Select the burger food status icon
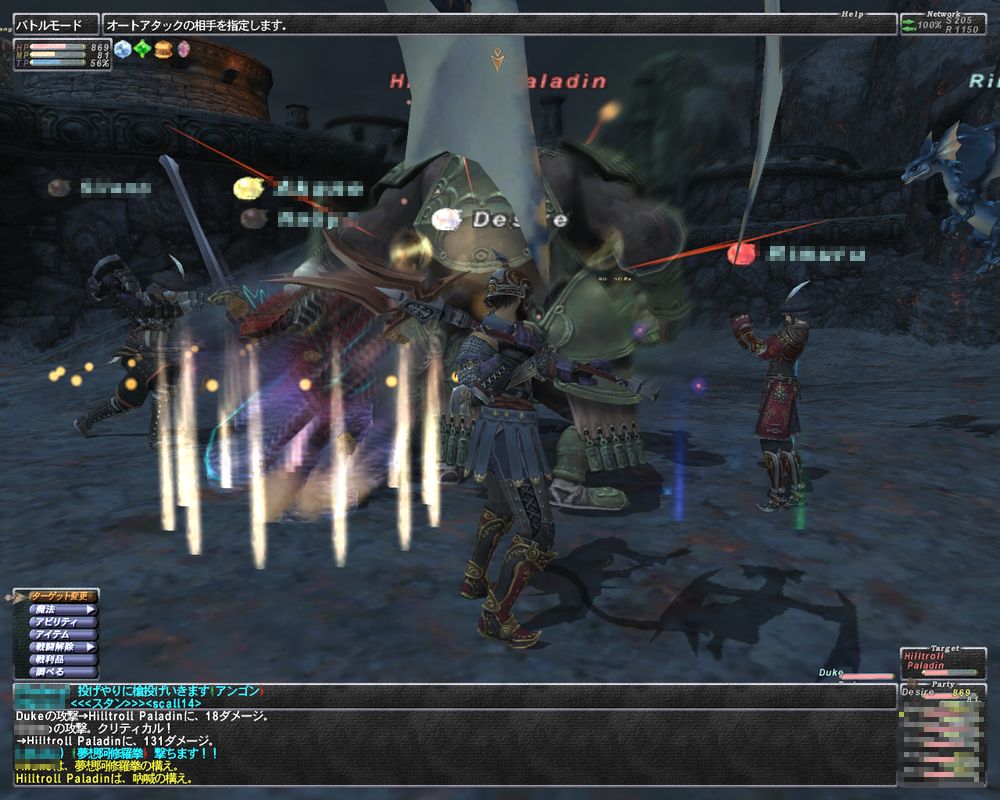The width and height of the screenshot is (1000, 800). tap(162, 49)
